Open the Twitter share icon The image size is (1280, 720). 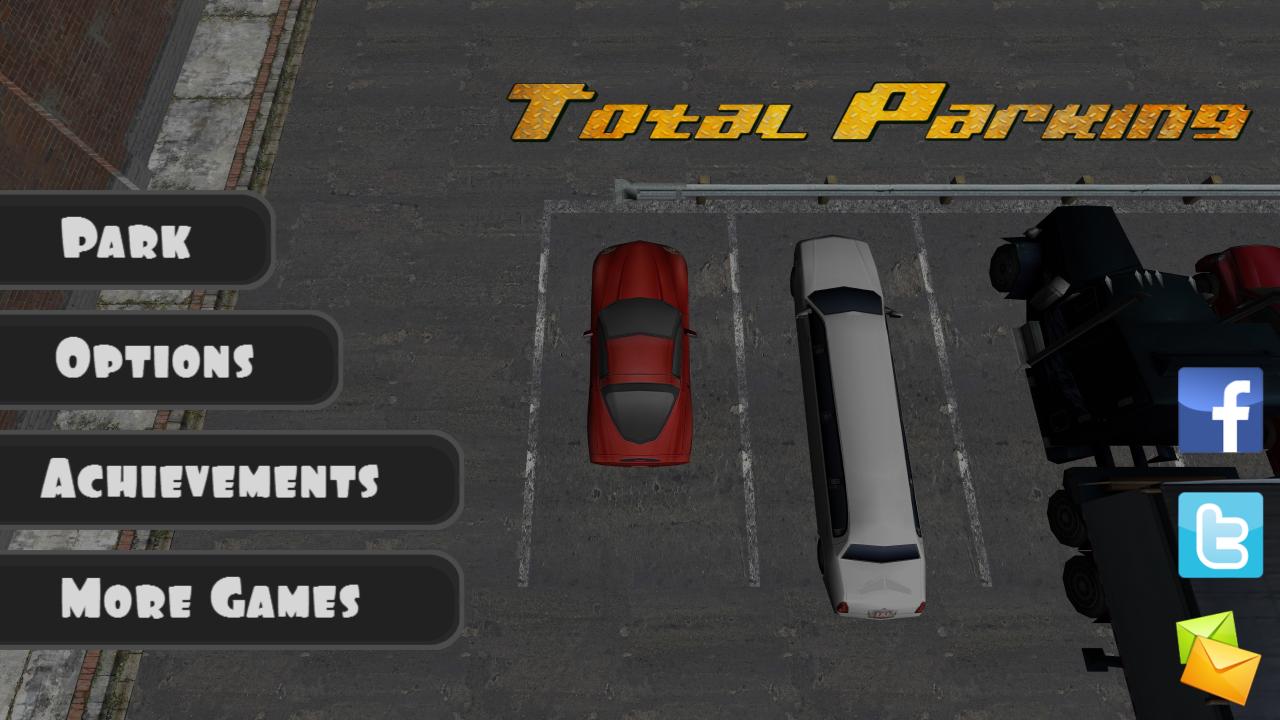[x=1221, y=536]
